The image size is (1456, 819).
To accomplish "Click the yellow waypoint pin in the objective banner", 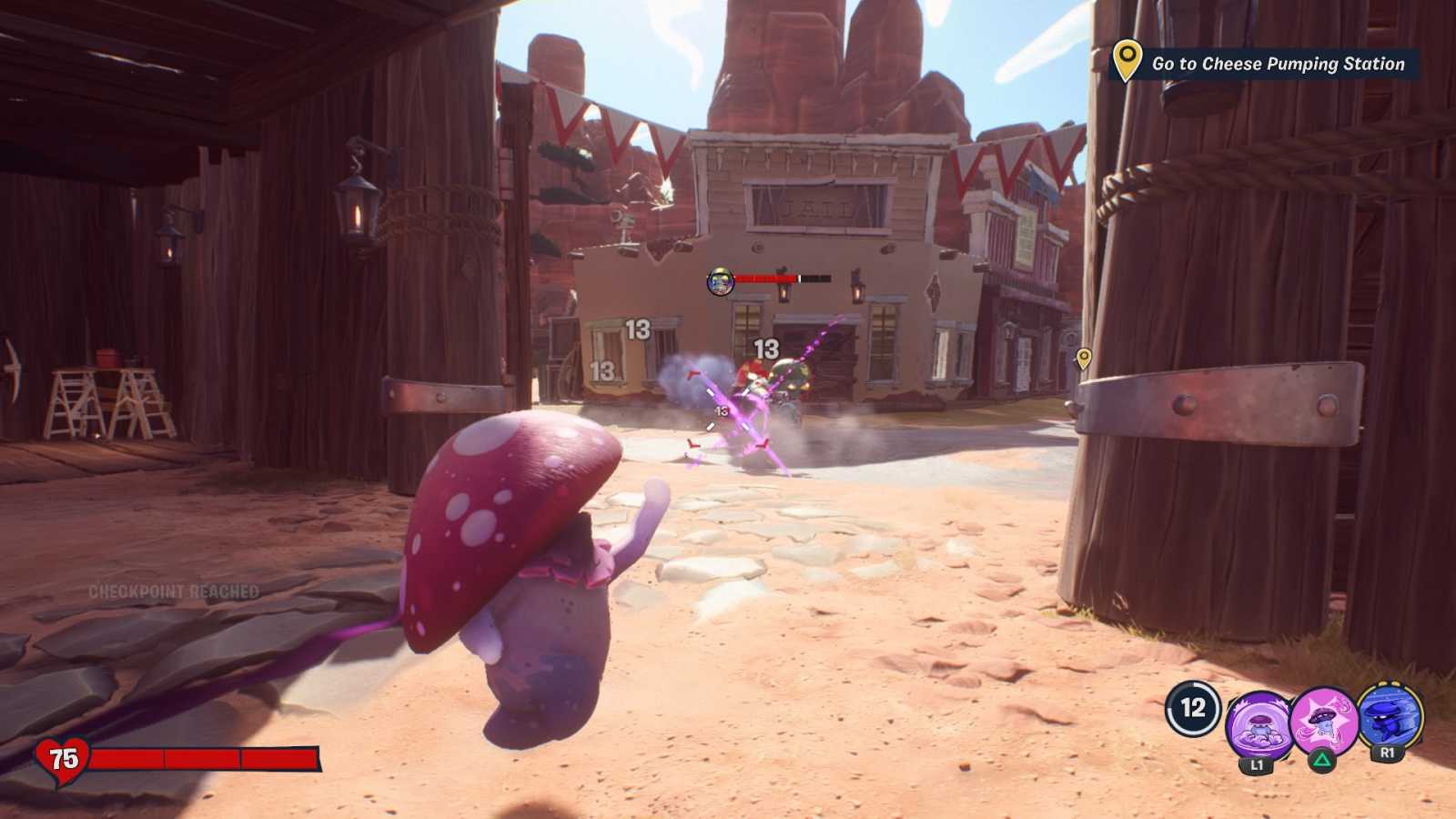I will (1127, 64).
